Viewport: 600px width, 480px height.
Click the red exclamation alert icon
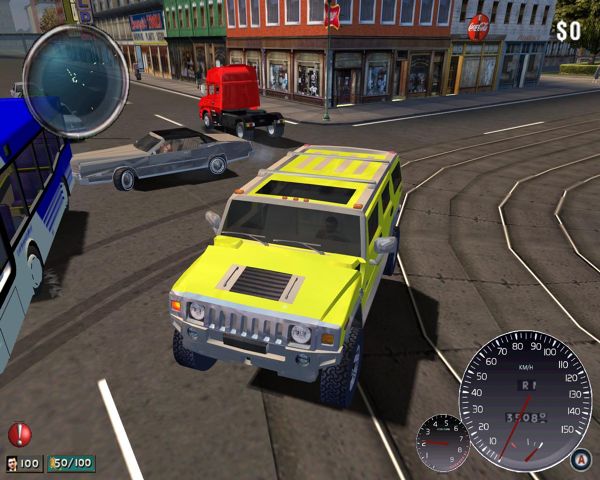20,434
